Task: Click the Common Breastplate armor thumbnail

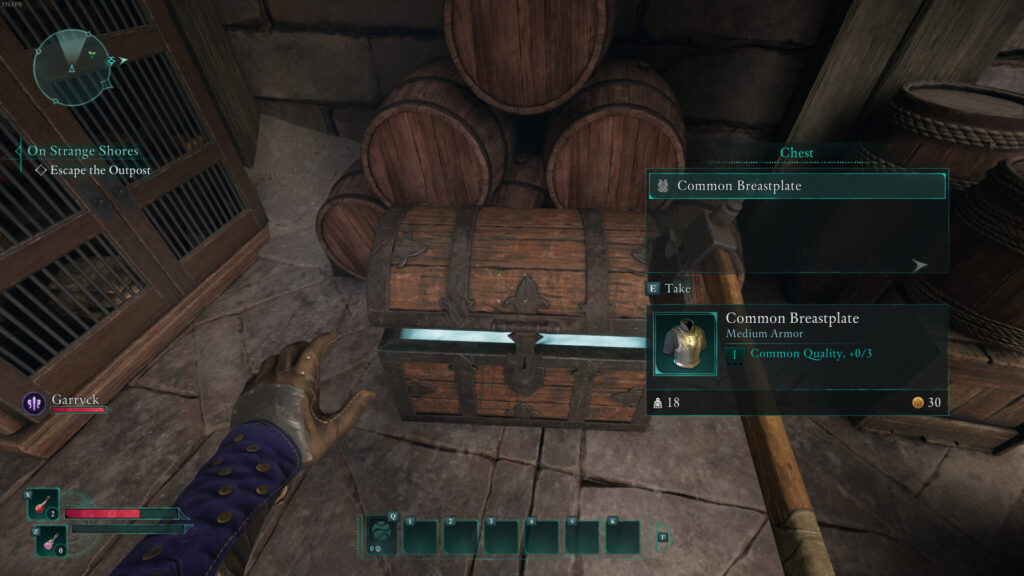Action: (685, 343)
